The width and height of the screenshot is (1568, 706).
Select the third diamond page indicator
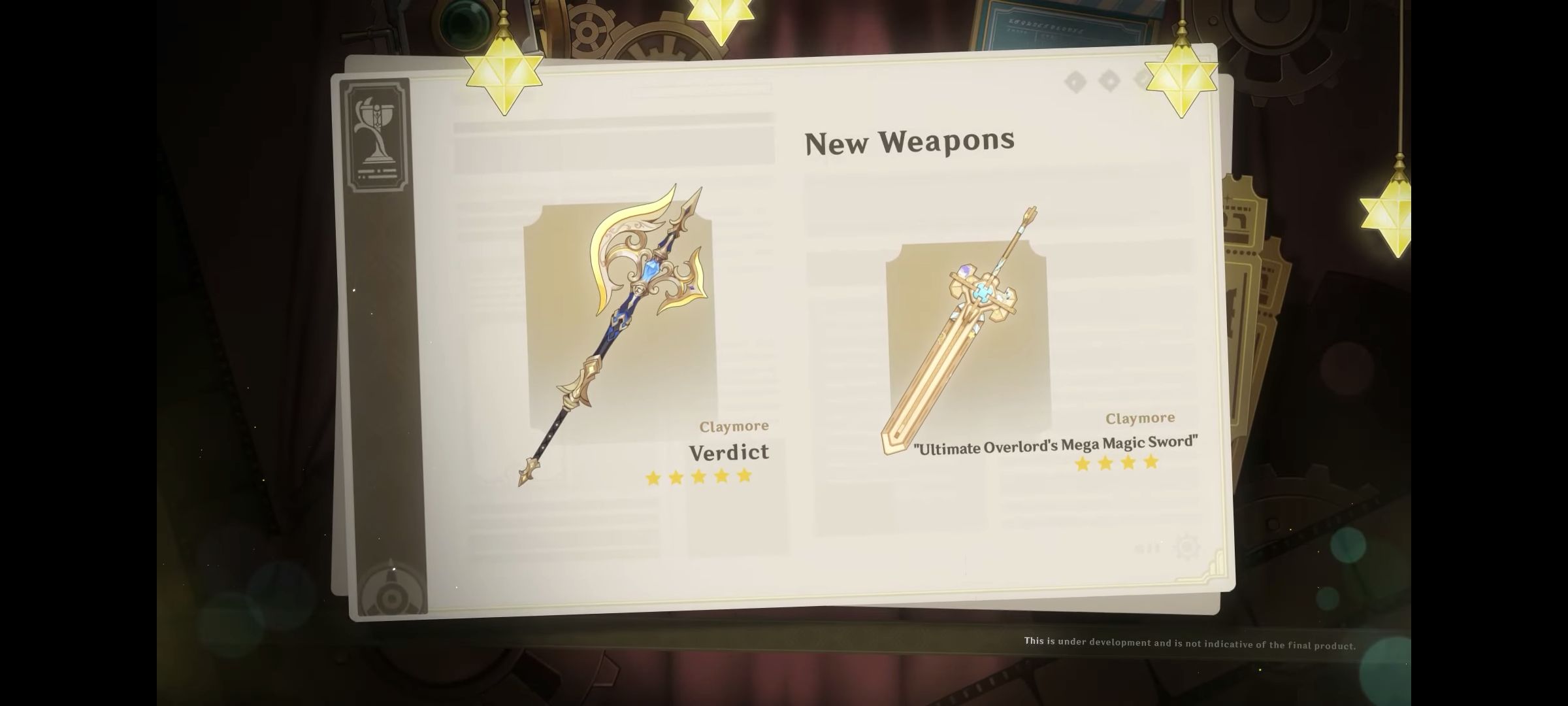pos(1143,82)
